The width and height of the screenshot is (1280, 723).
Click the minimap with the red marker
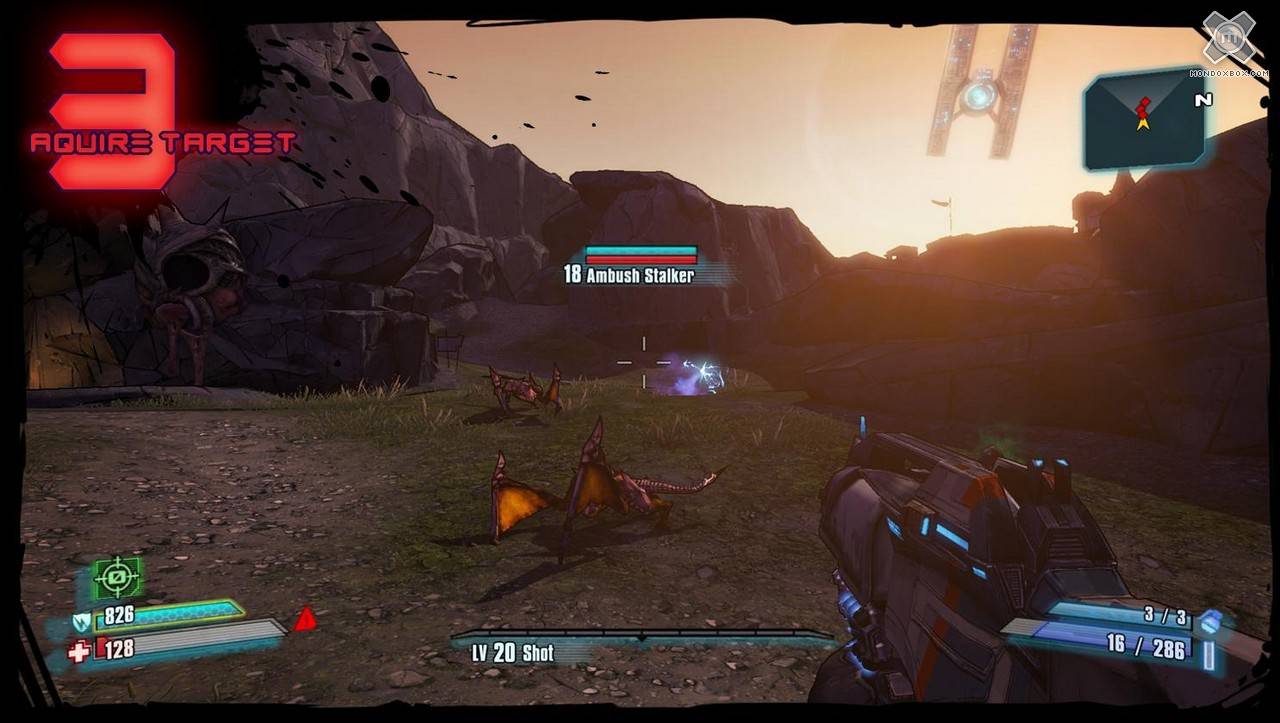(1146, 118)
